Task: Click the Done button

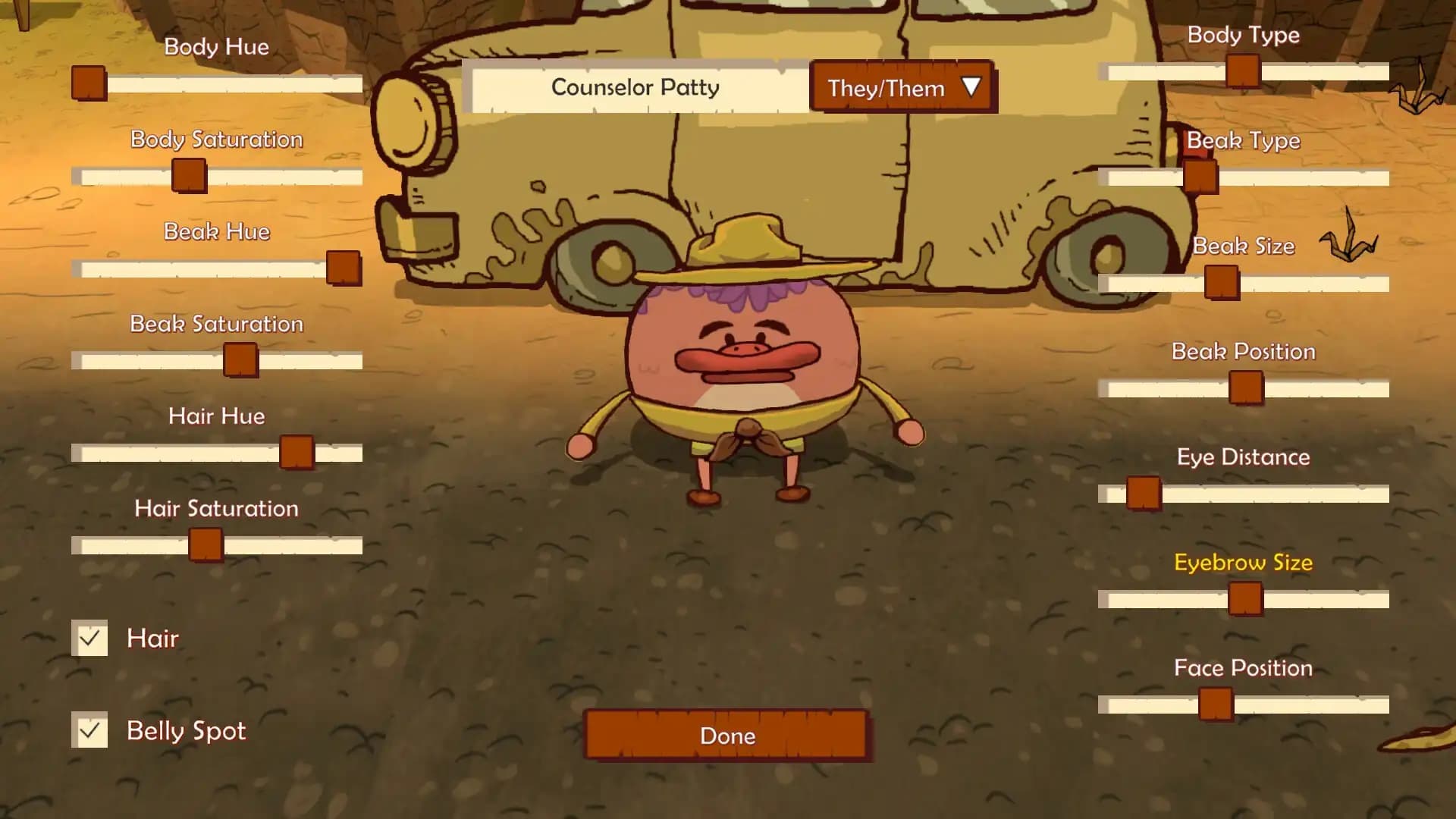Action: click(x=727, y=735)
